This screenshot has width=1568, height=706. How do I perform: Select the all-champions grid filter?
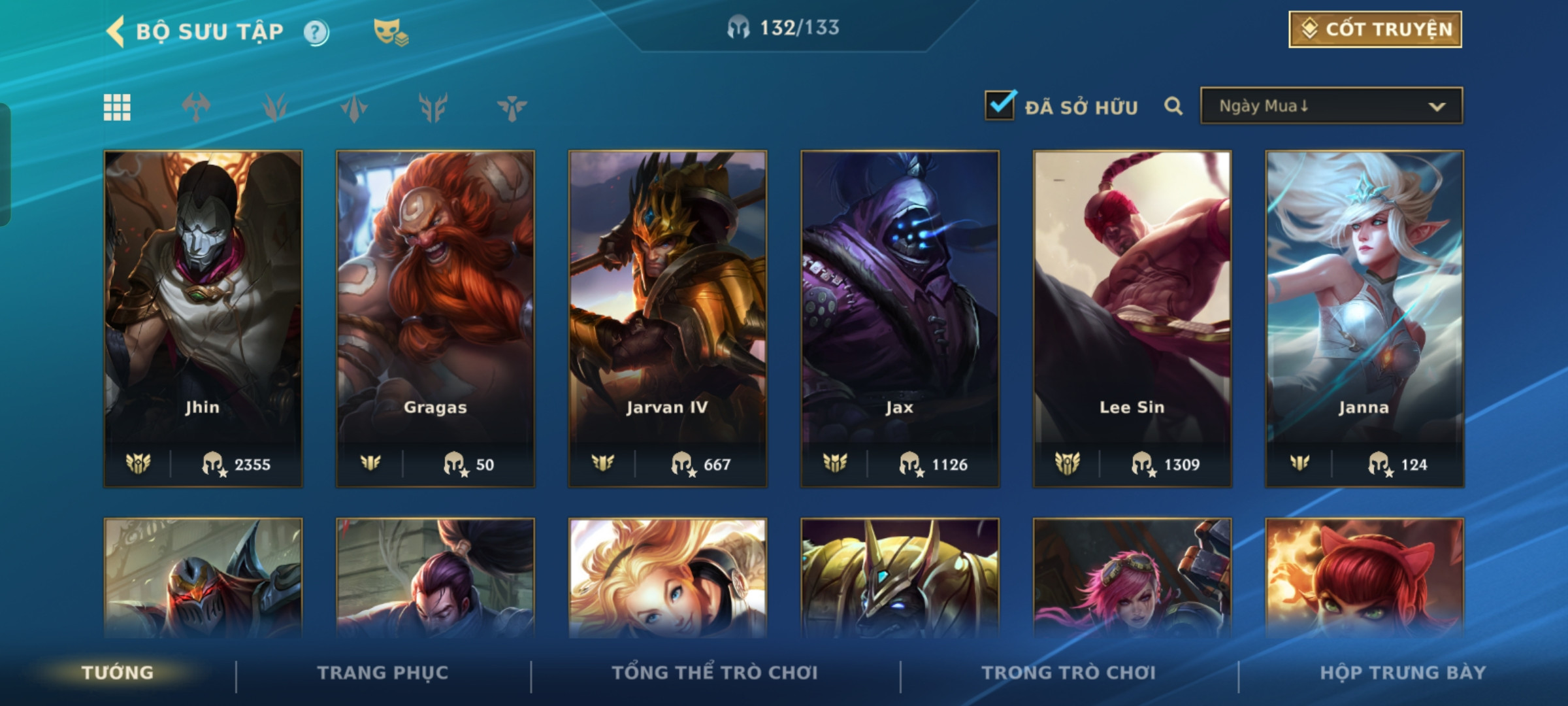(x=117, y=107)
